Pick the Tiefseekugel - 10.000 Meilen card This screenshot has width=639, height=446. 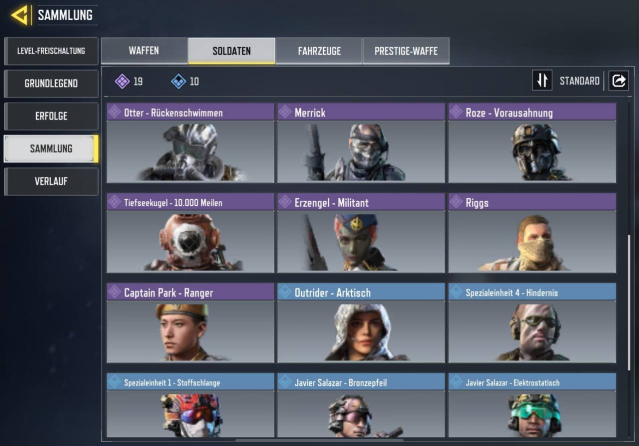tap(190, 233)
